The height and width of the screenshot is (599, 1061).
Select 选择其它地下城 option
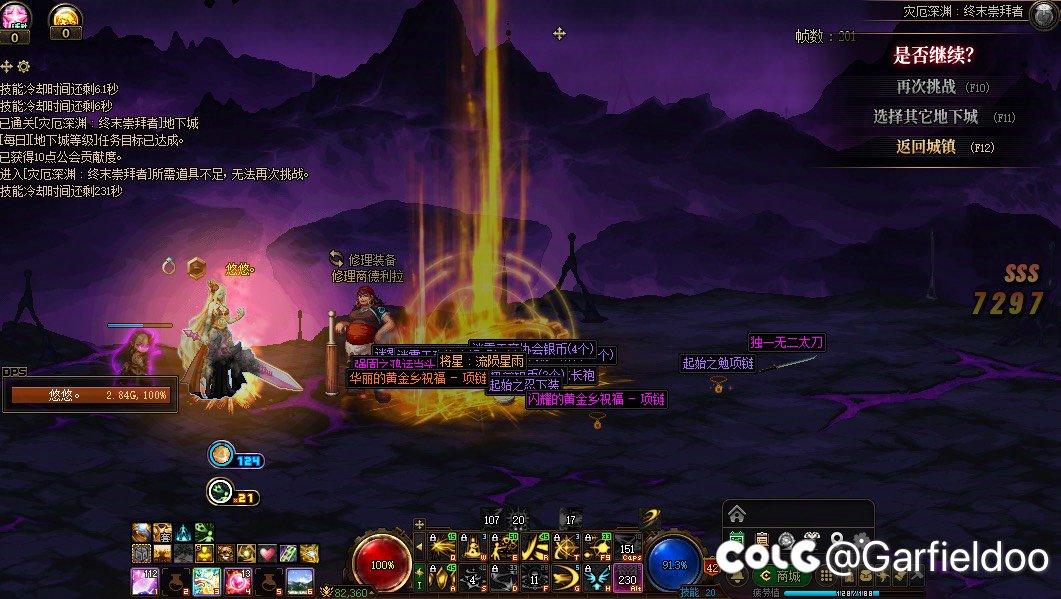pyautogui.click(x=925, y=117)
